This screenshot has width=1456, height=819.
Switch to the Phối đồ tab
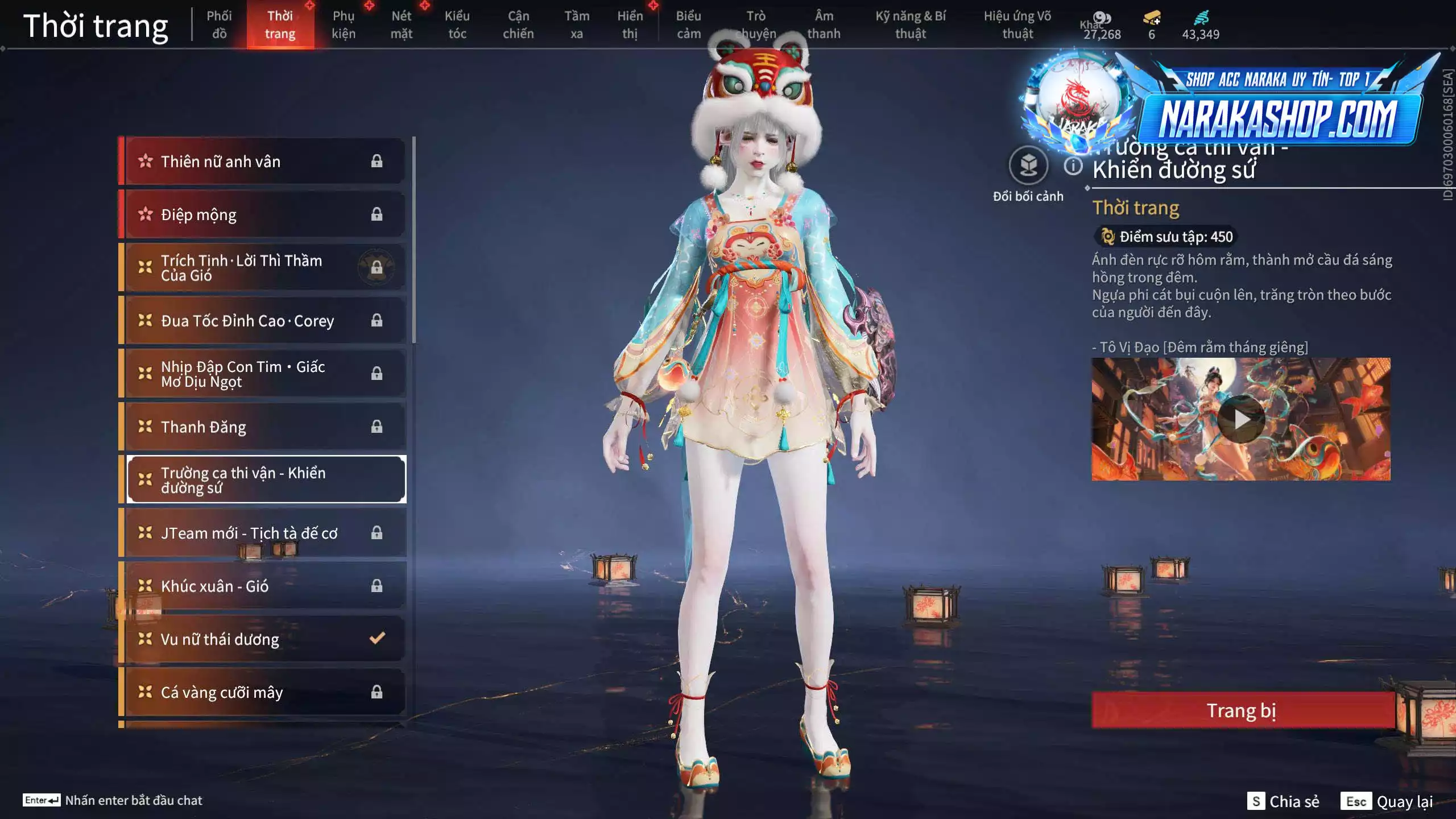(219, 25)
